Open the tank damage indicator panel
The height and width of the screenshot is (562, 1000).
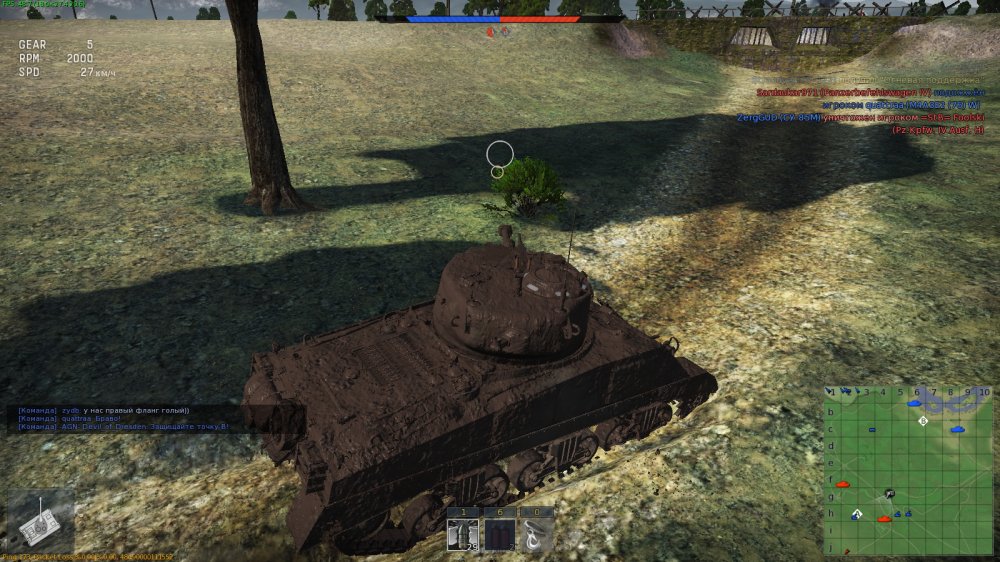tap(39, 522)
